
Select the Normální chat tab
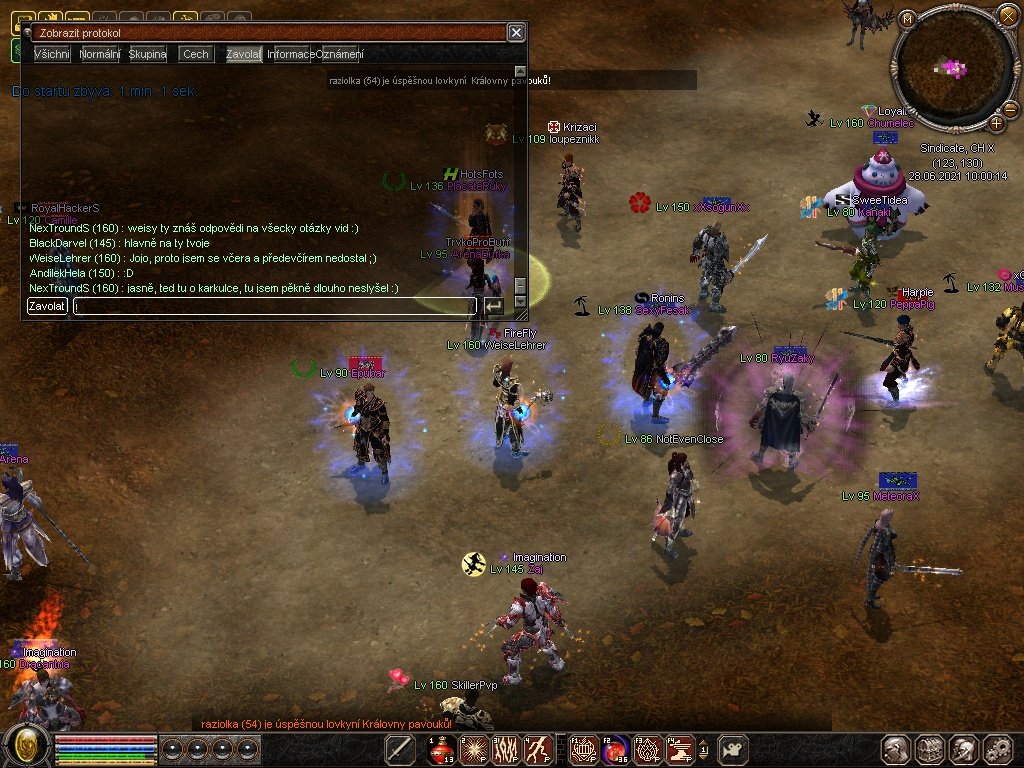[x=100, y=54]
